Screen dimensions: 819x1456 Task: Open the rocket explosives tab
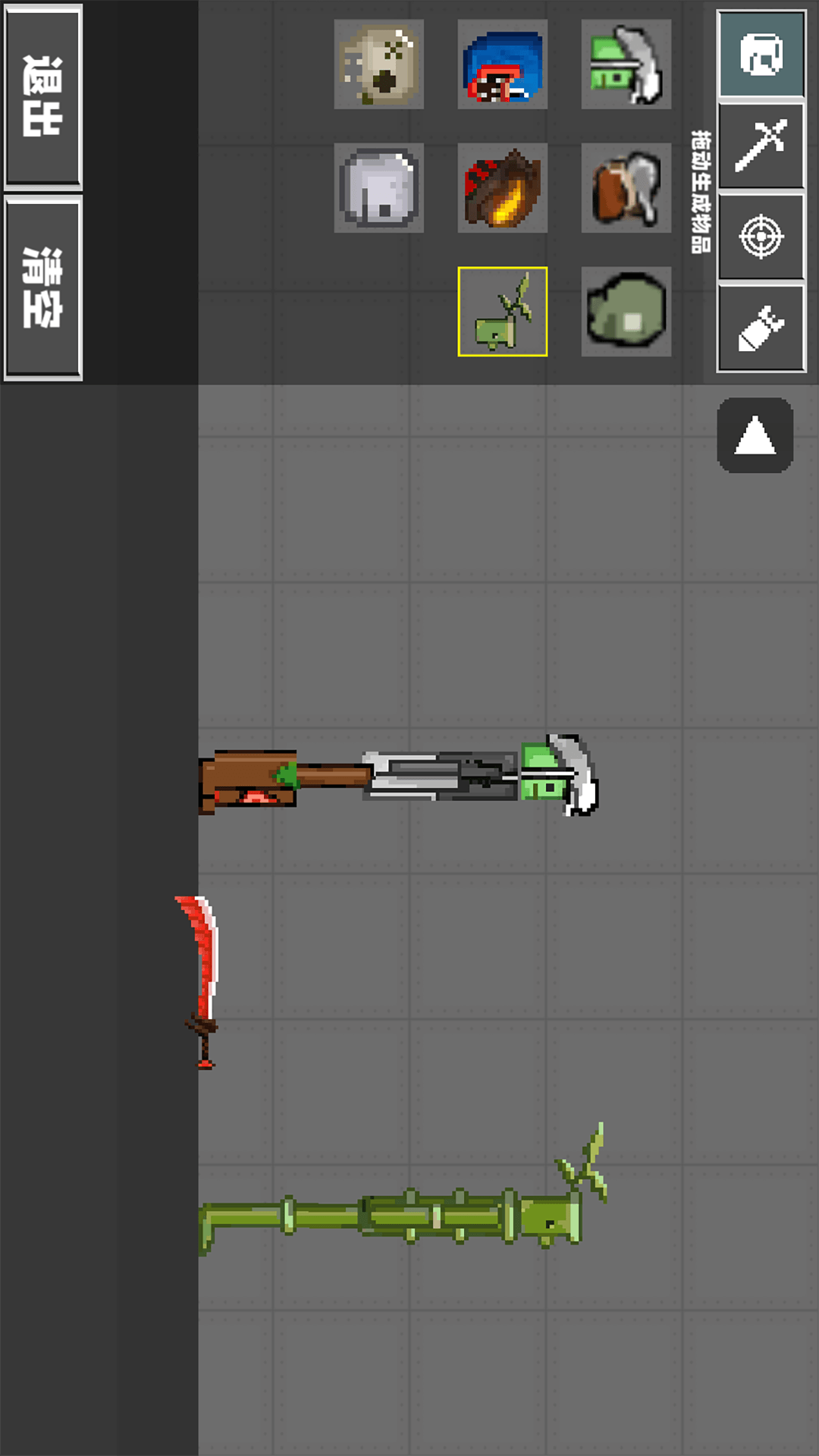(761, 328)
